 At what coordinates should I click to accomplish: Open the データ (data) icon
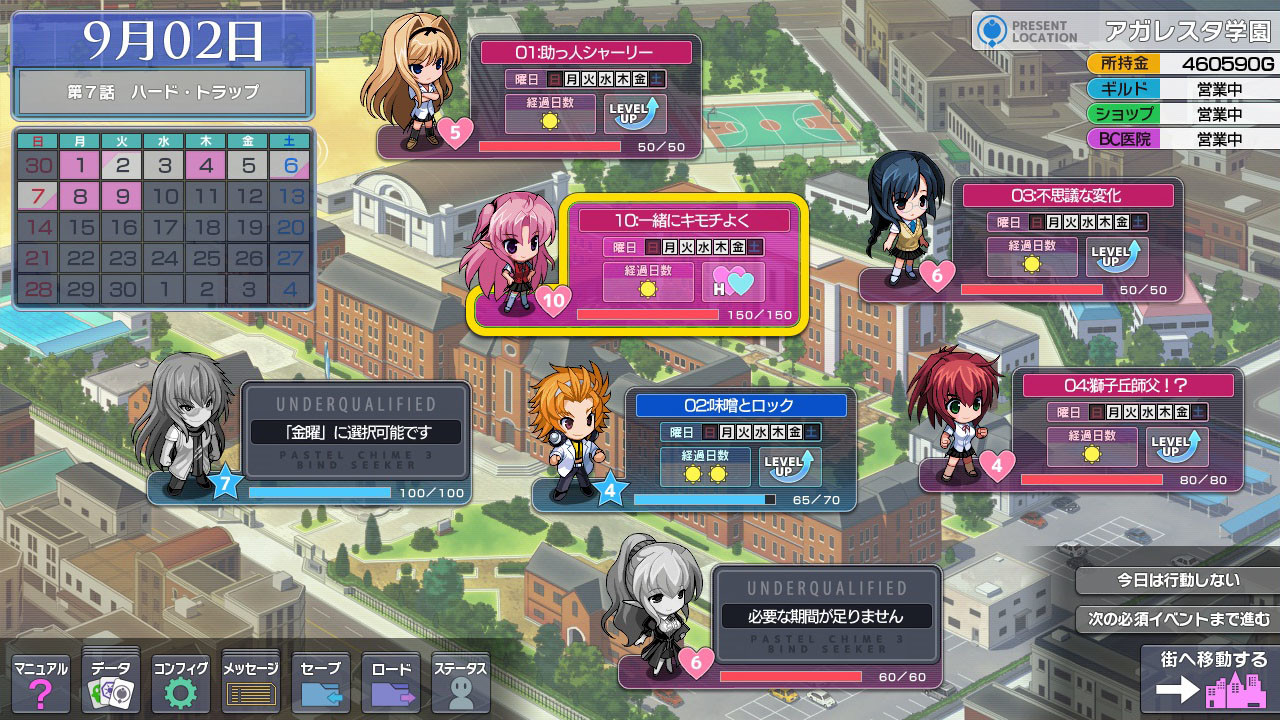coord(110,680)
